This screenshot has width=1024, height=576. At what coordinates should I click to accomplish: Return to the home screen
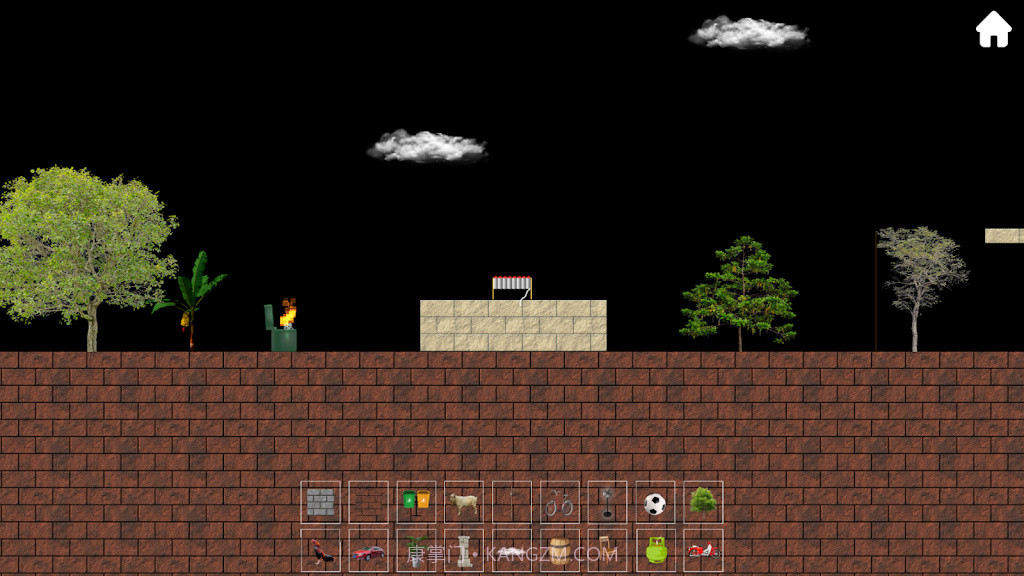point(993,30)
